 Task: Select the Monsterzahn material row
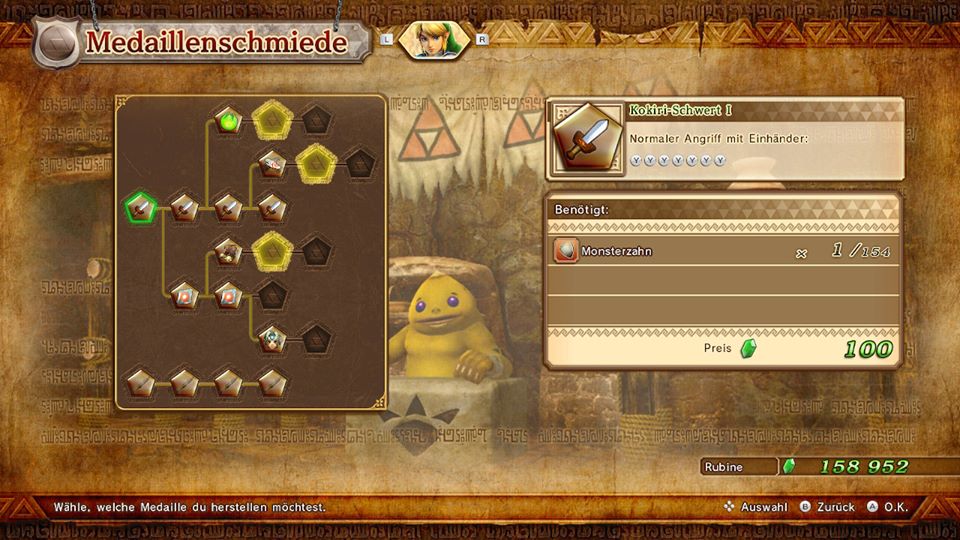(x=724, y=252)
